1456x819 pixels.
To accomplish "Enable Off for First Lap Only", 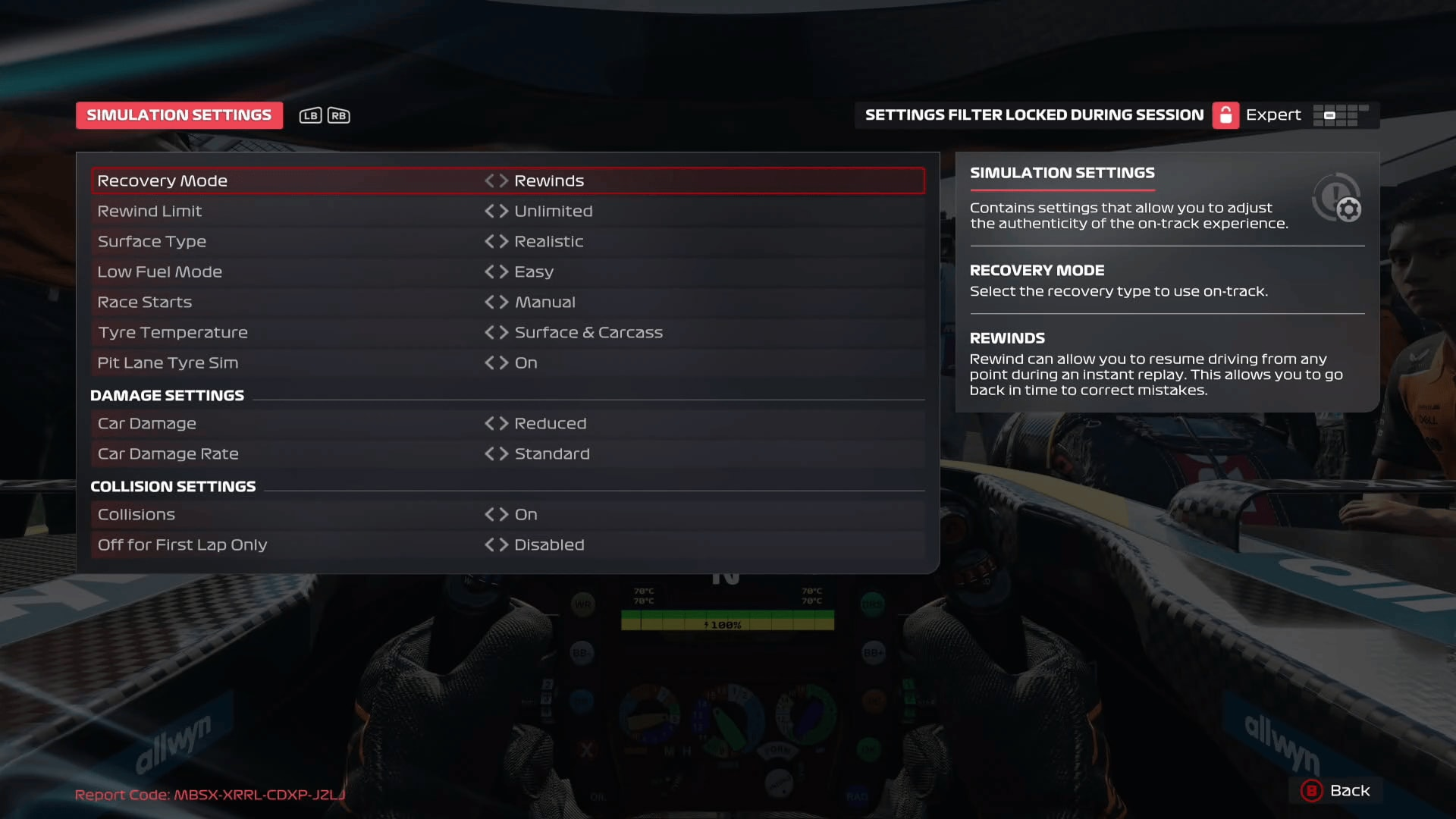I will pos(504,544).
